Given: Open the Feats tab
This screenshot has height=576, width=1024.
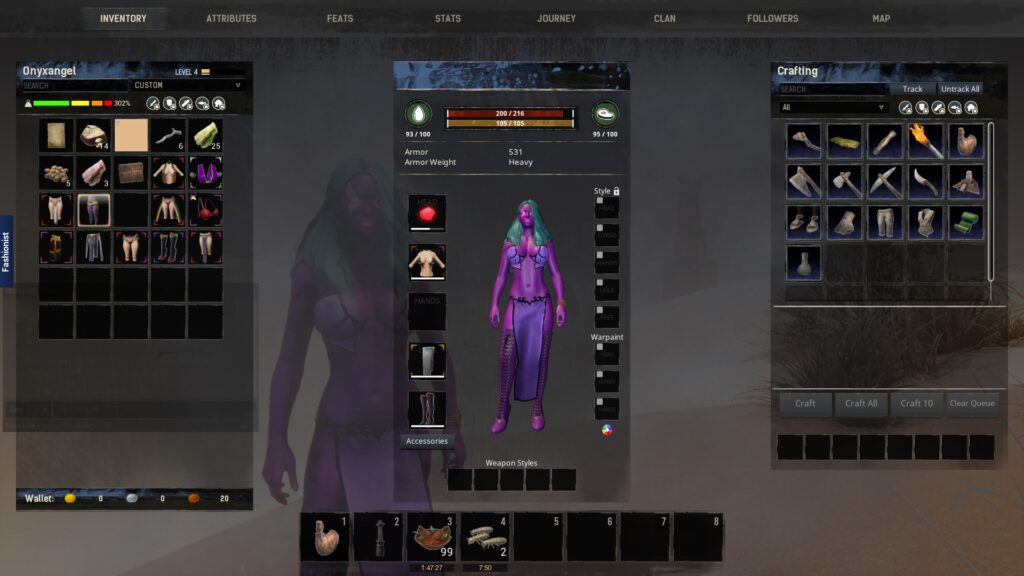Looking at the screenshot, I should (x=339, y=18).
